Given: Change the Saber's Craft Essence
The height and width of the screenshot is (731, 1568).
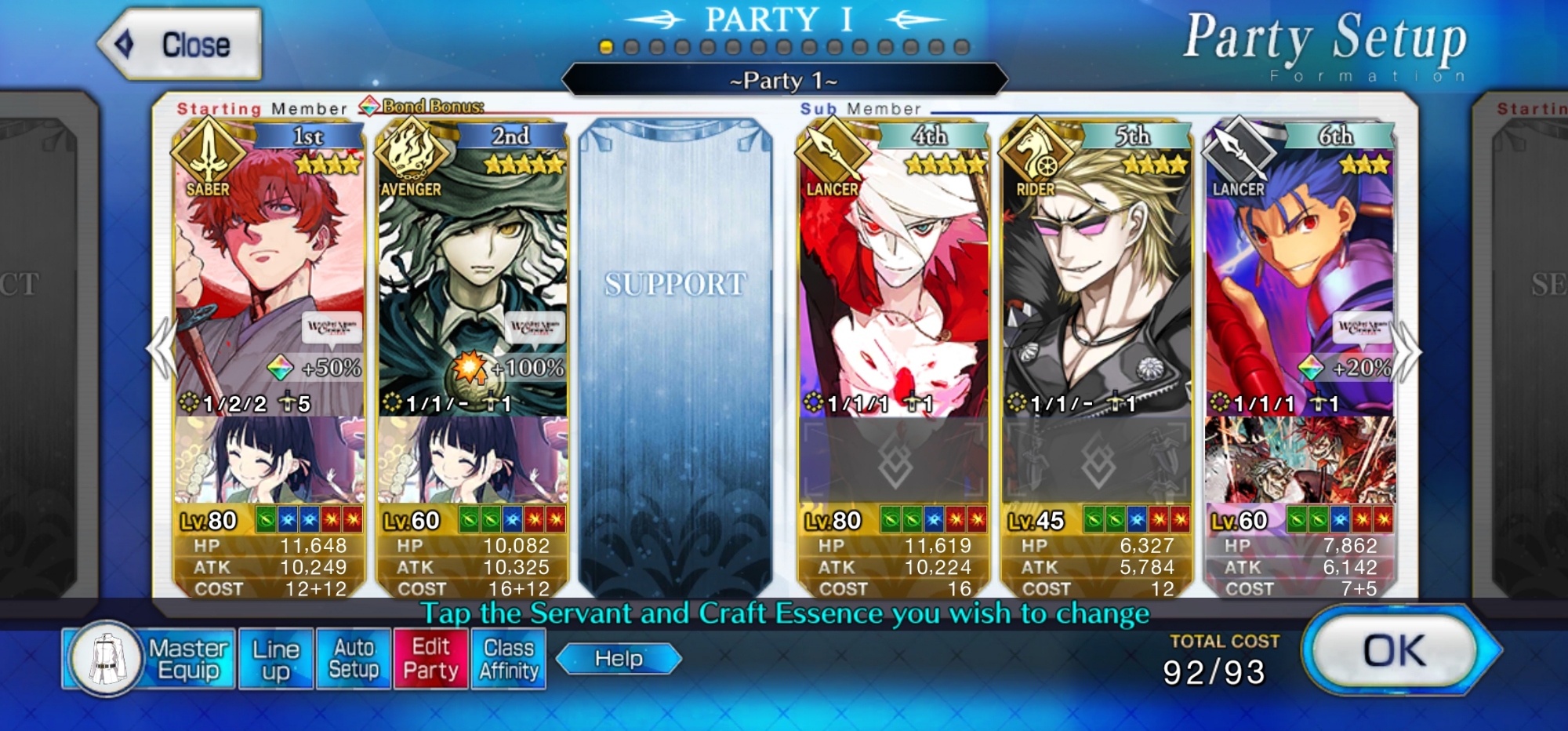Looking at the screenshot, I should pyautogui.click(x=269, y=460).
